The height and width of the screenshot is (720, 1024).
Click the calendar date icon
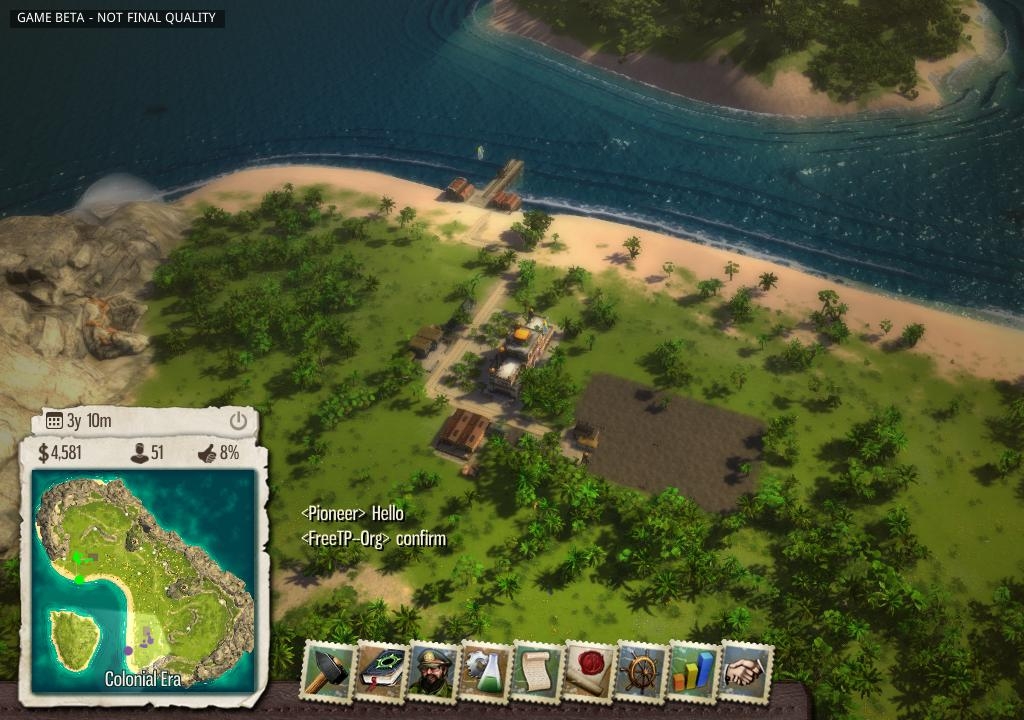(x=54, y=421)
